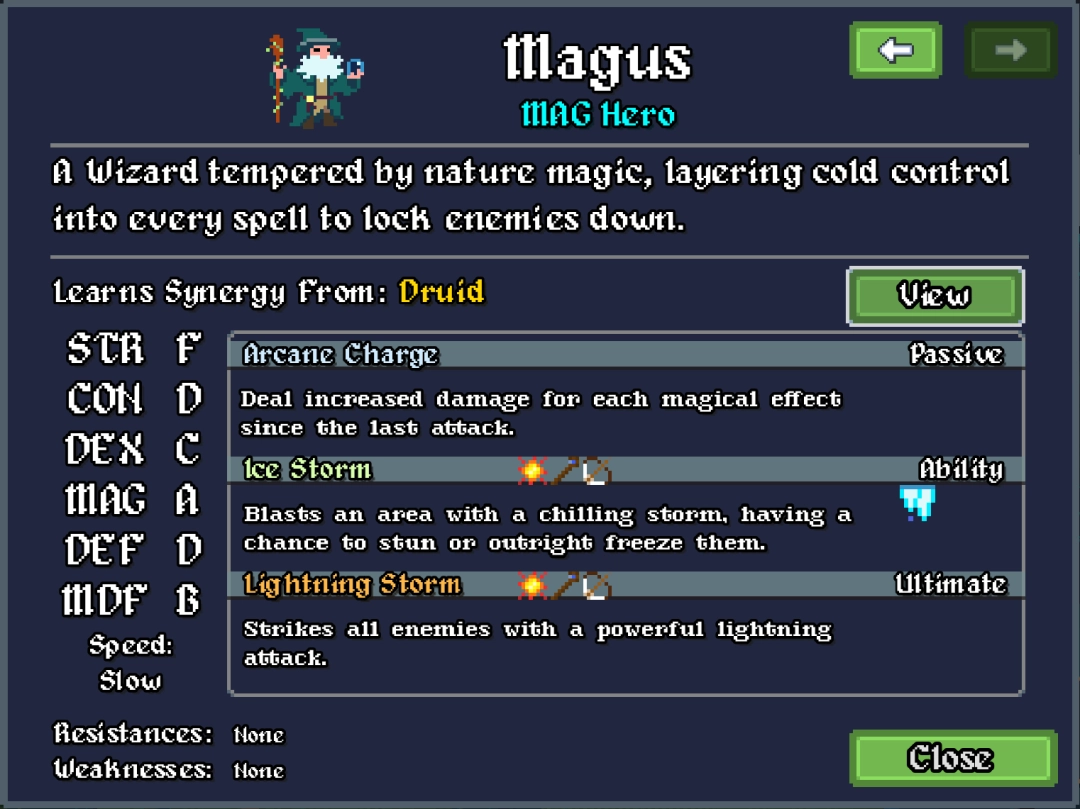This screenshot has width=1080, height=809.
Task: Select the Lightning Storm ultimate row
Action: [x=624, y=585]
